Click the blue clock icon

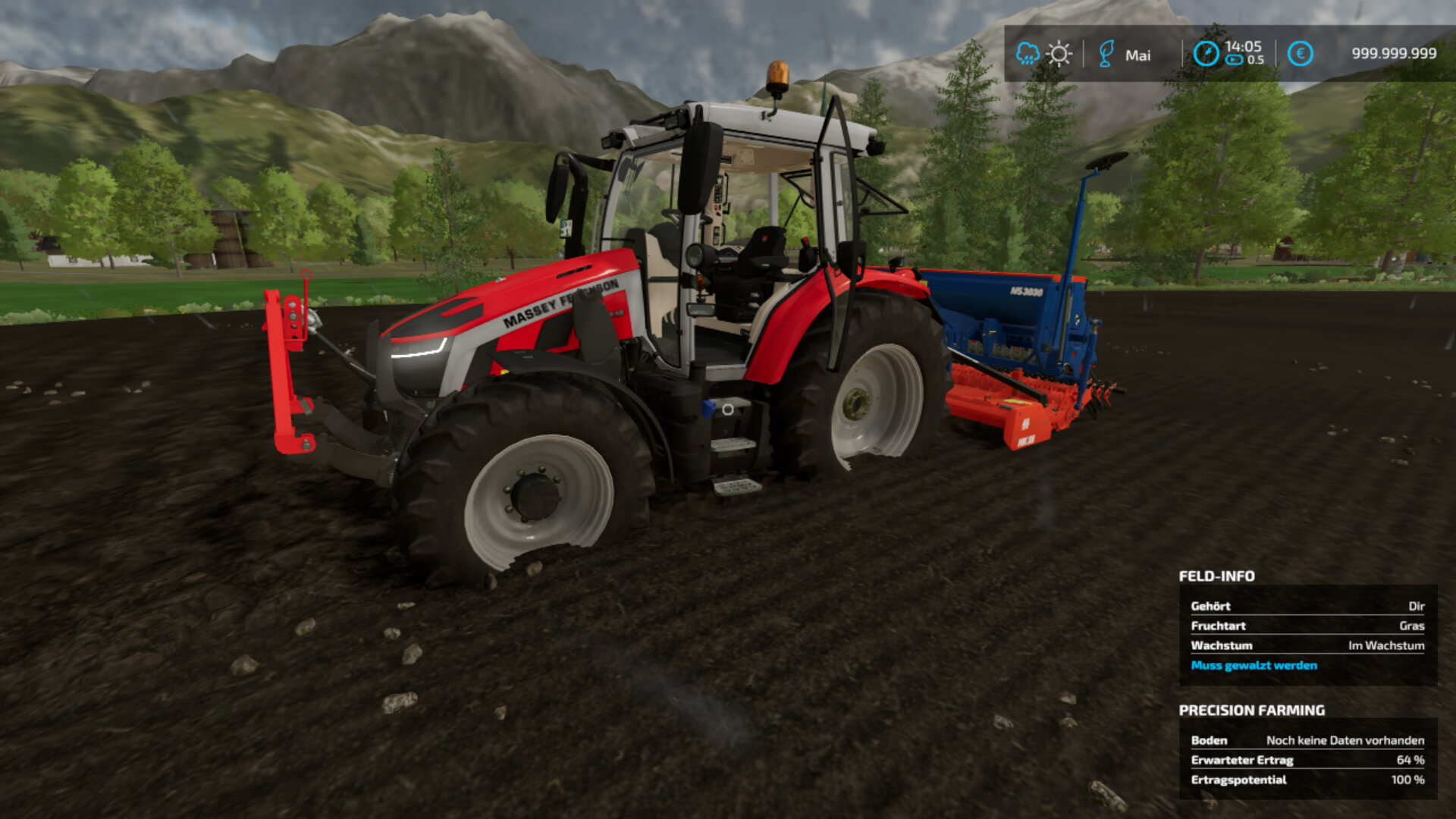1206,54
